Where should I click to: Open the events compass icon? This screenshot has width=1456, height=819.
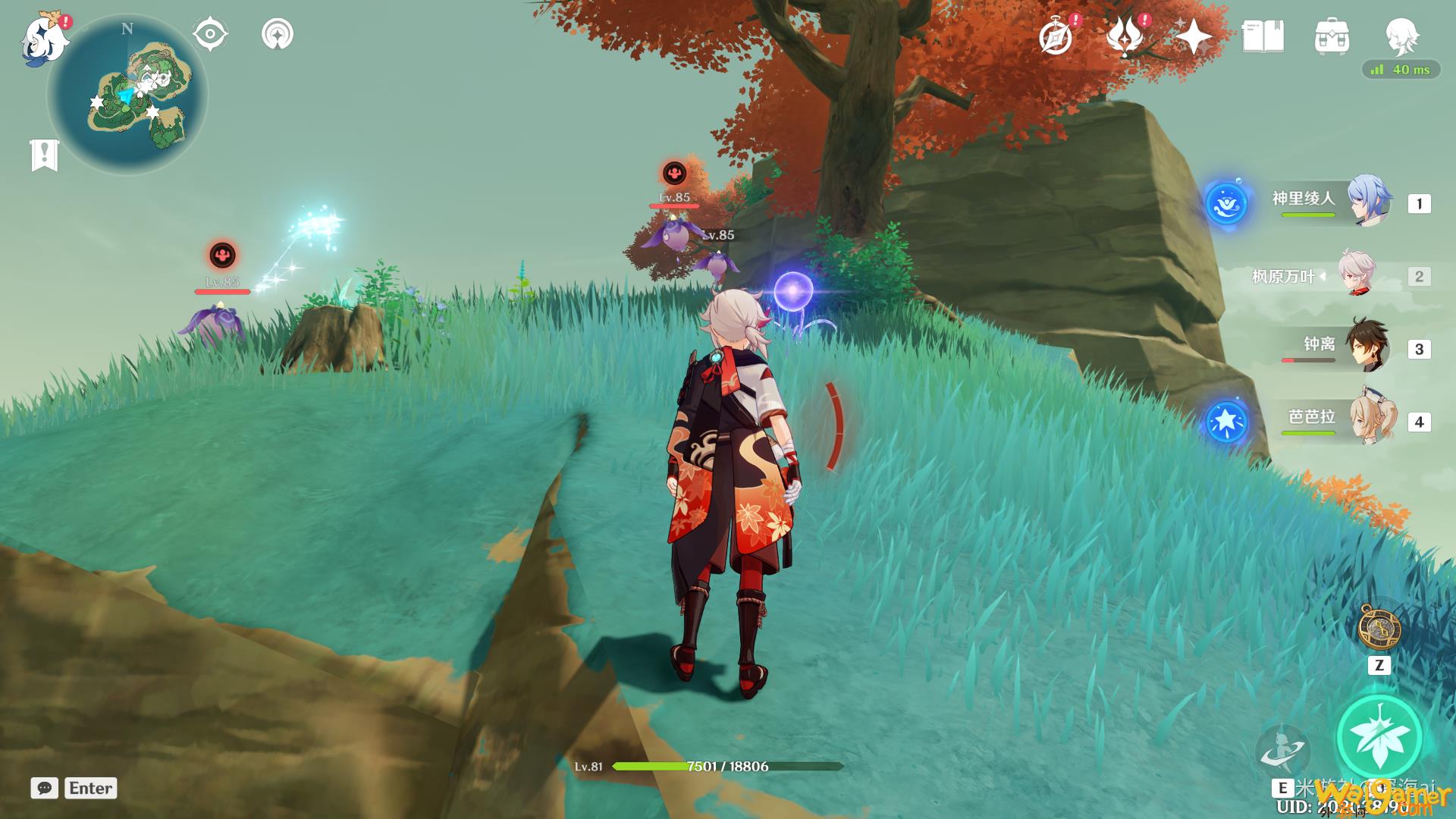1056,36
